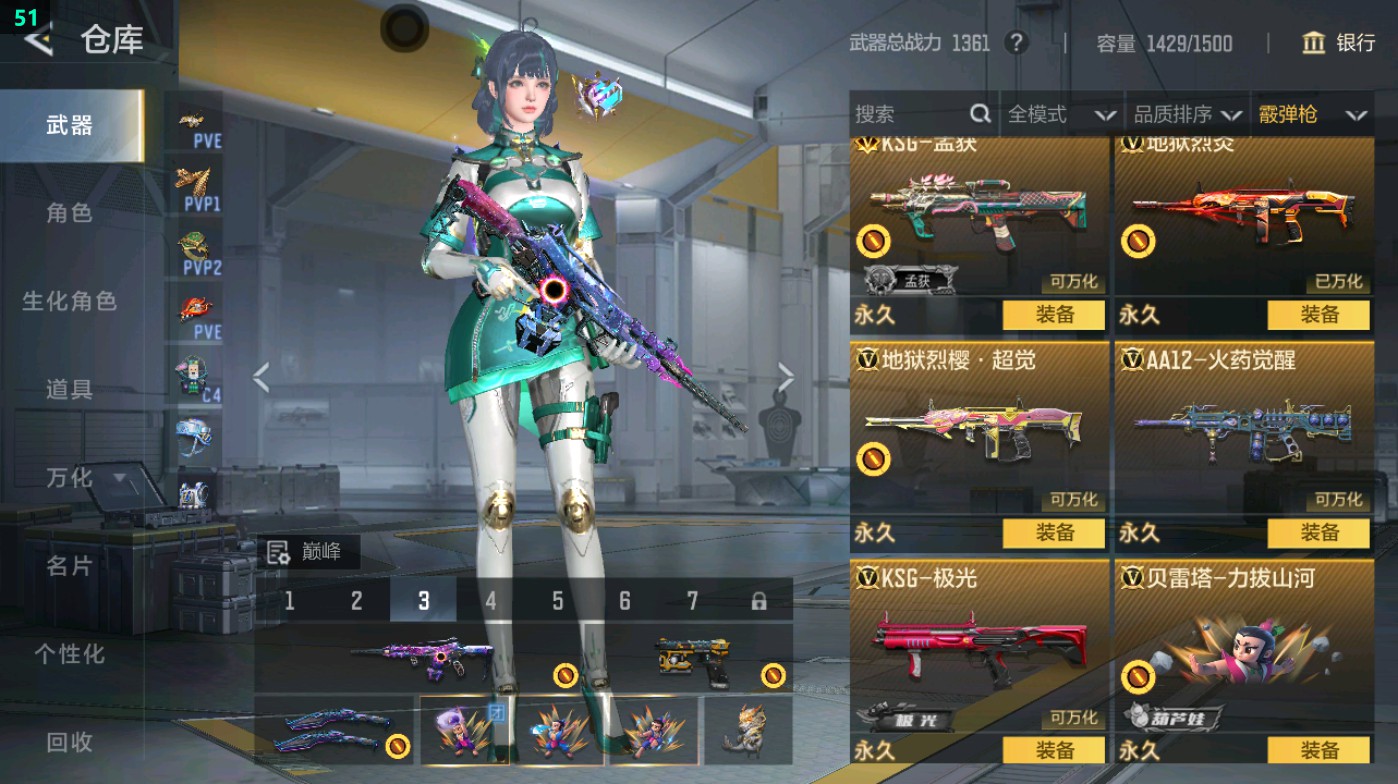Select loadout slot number 5
1398x784 pixels.
(557, 601)
